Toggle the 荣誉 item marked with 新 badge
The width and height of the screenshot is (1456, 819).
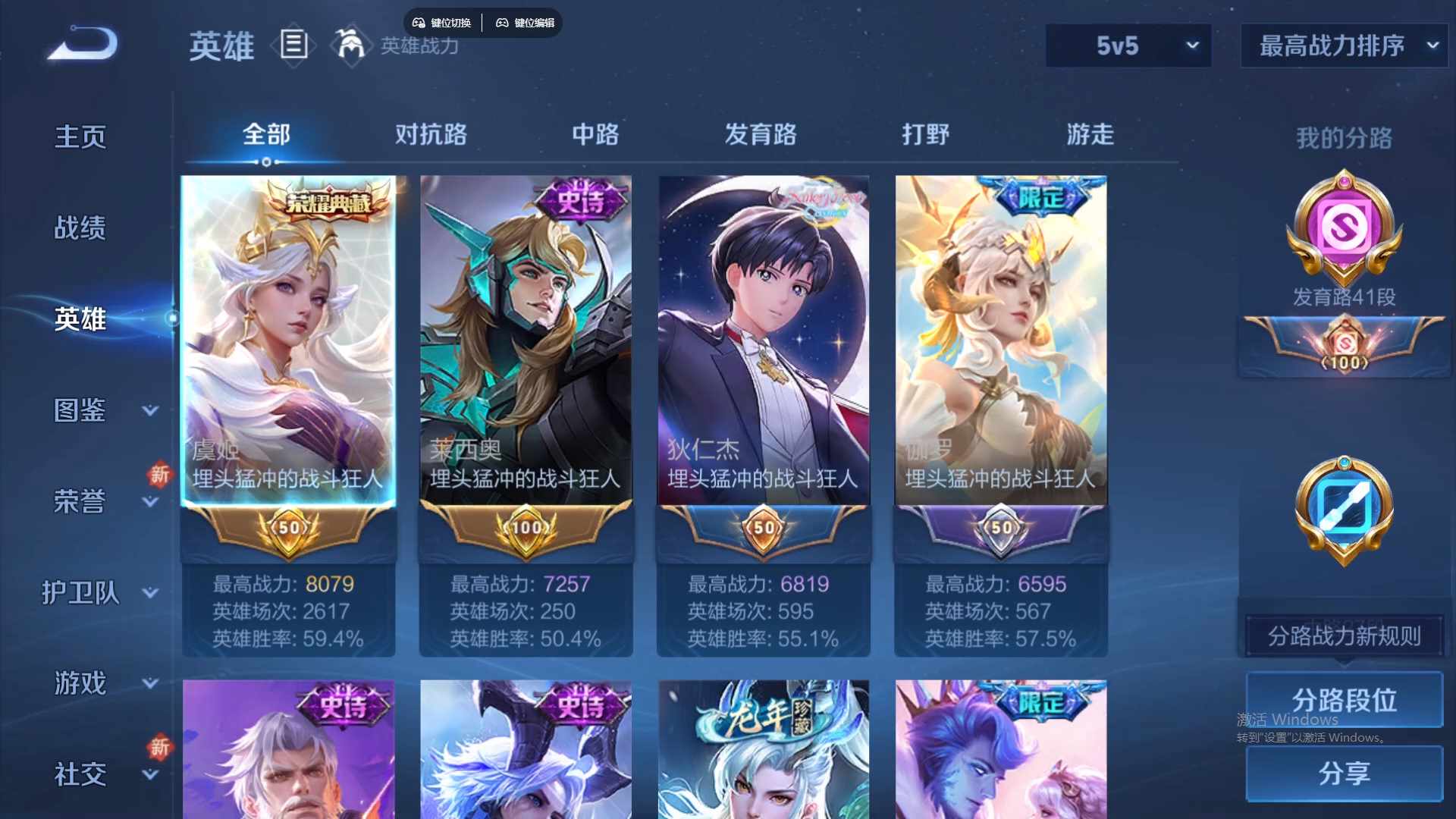[x=79, y=500]
